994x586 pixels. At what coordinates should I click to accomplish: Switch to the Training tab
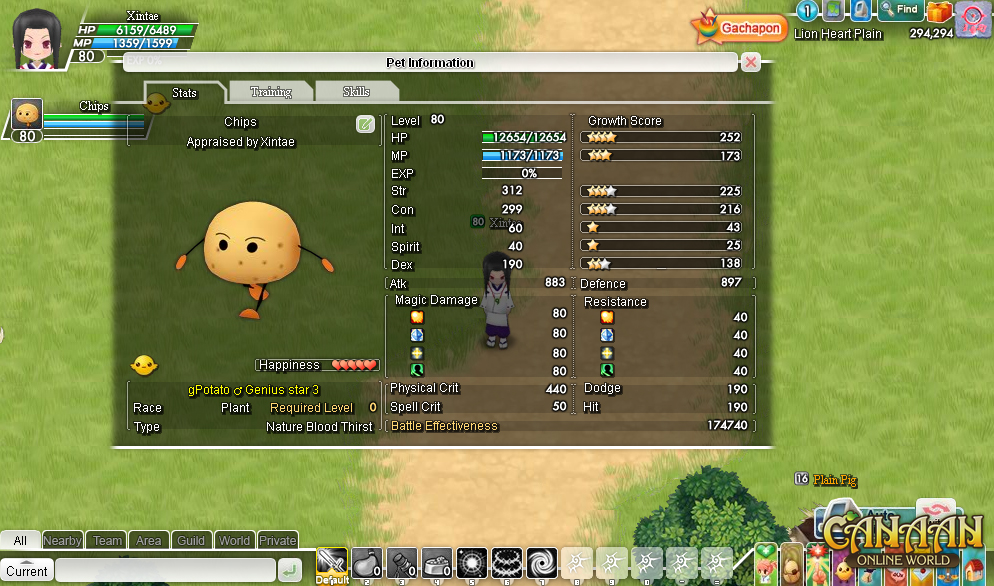270,92
